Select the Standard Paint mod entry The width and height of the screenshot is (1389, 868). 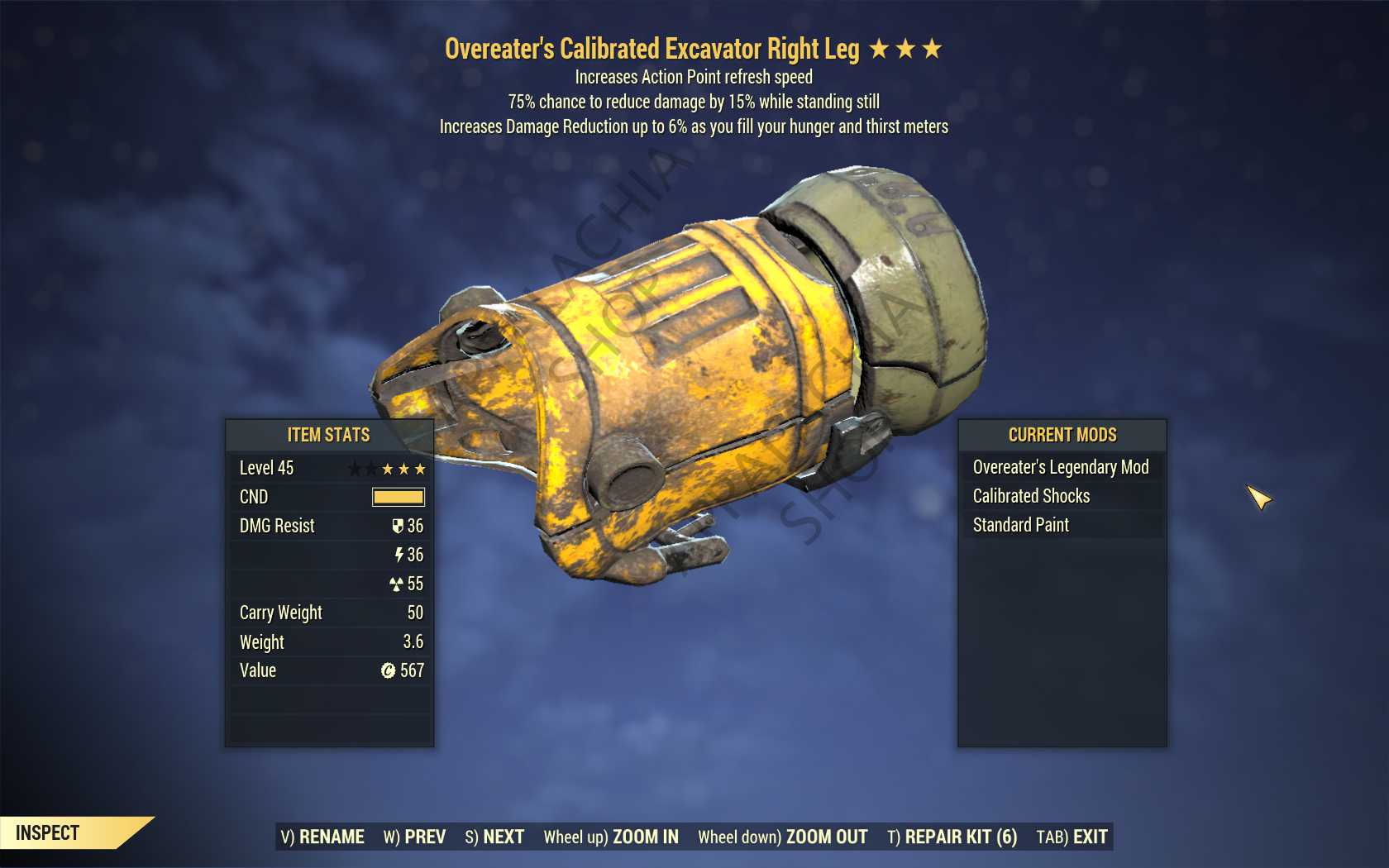pos(1021,525)
